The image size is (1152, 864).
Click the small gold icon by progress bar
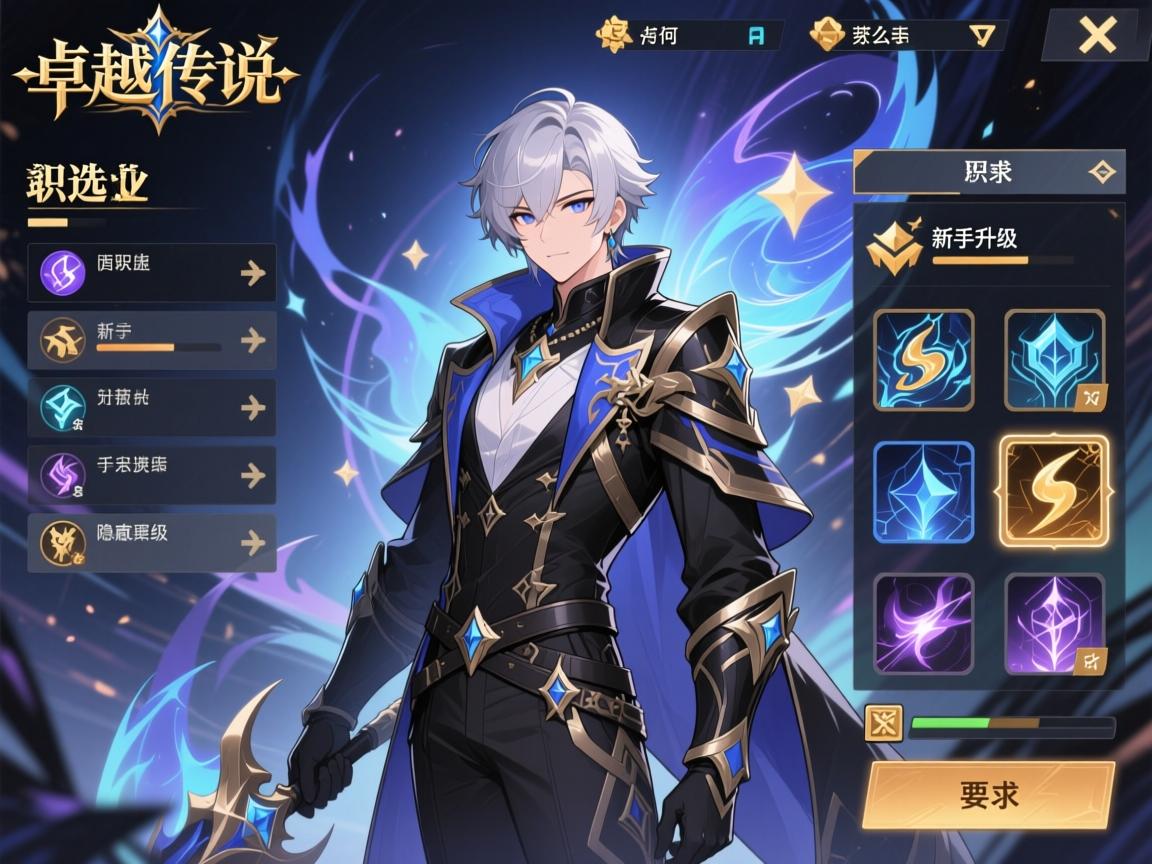(x=883, y=723)
